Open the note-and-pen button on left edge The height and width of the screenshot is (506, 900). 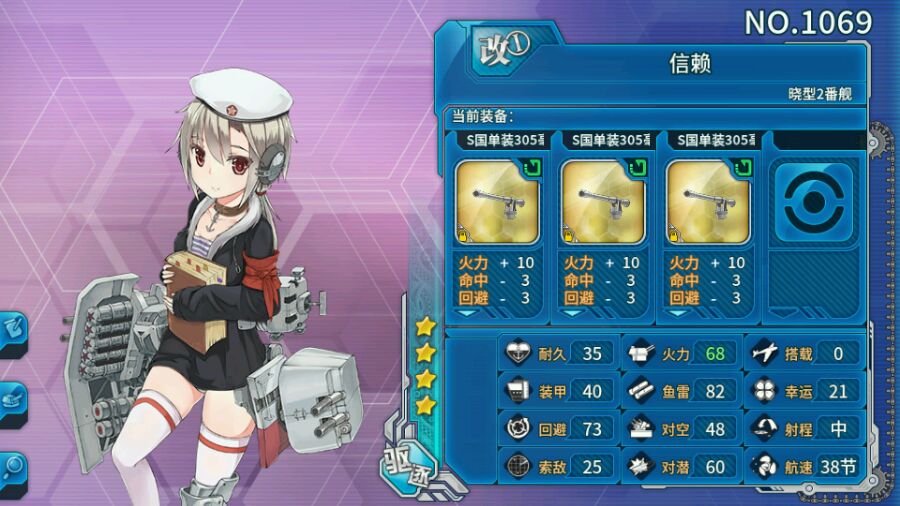tap(14, 330)
